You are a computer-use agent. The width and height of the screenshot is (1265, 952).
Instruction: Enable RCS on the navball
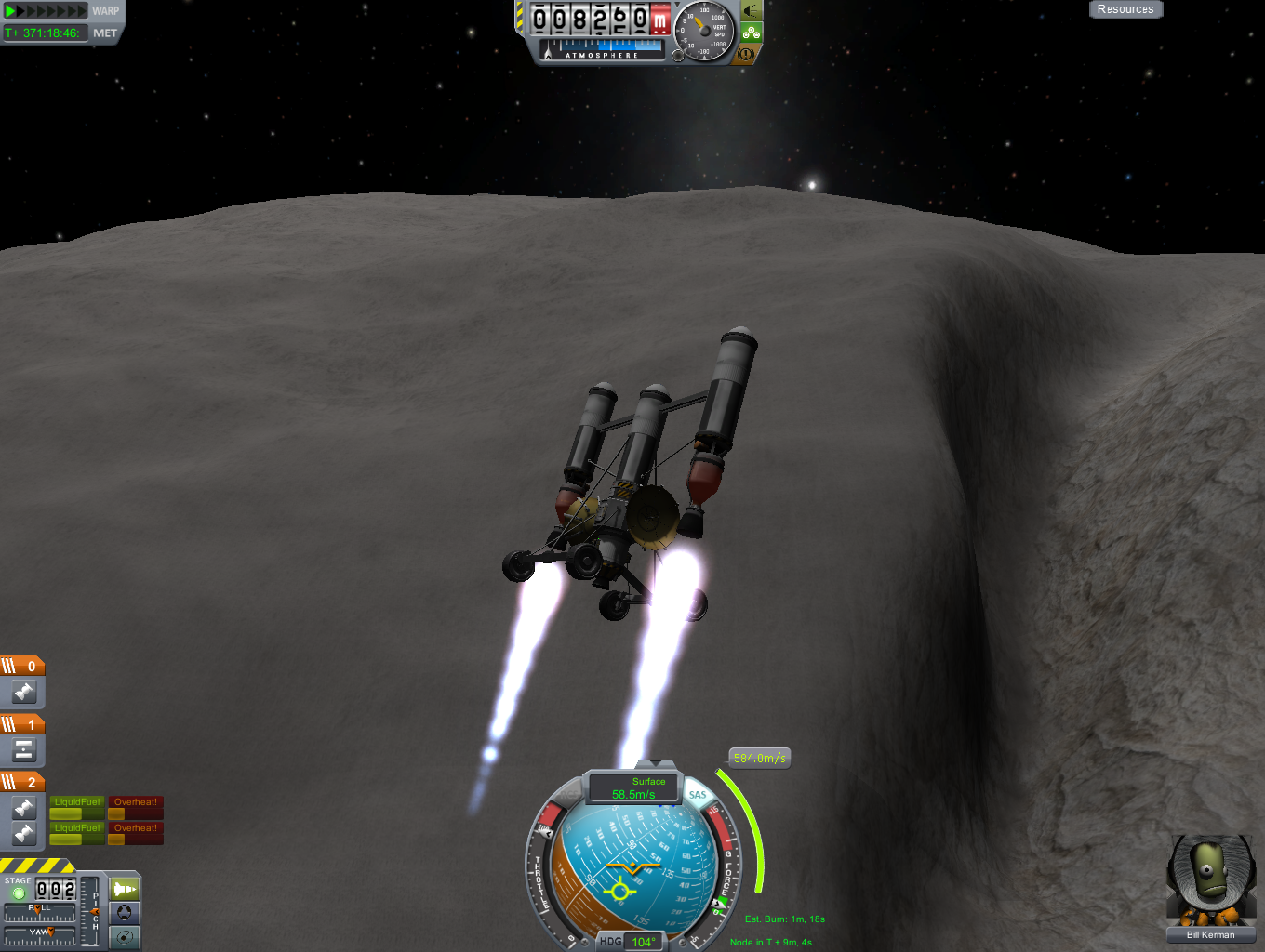[x=569, y=793]
